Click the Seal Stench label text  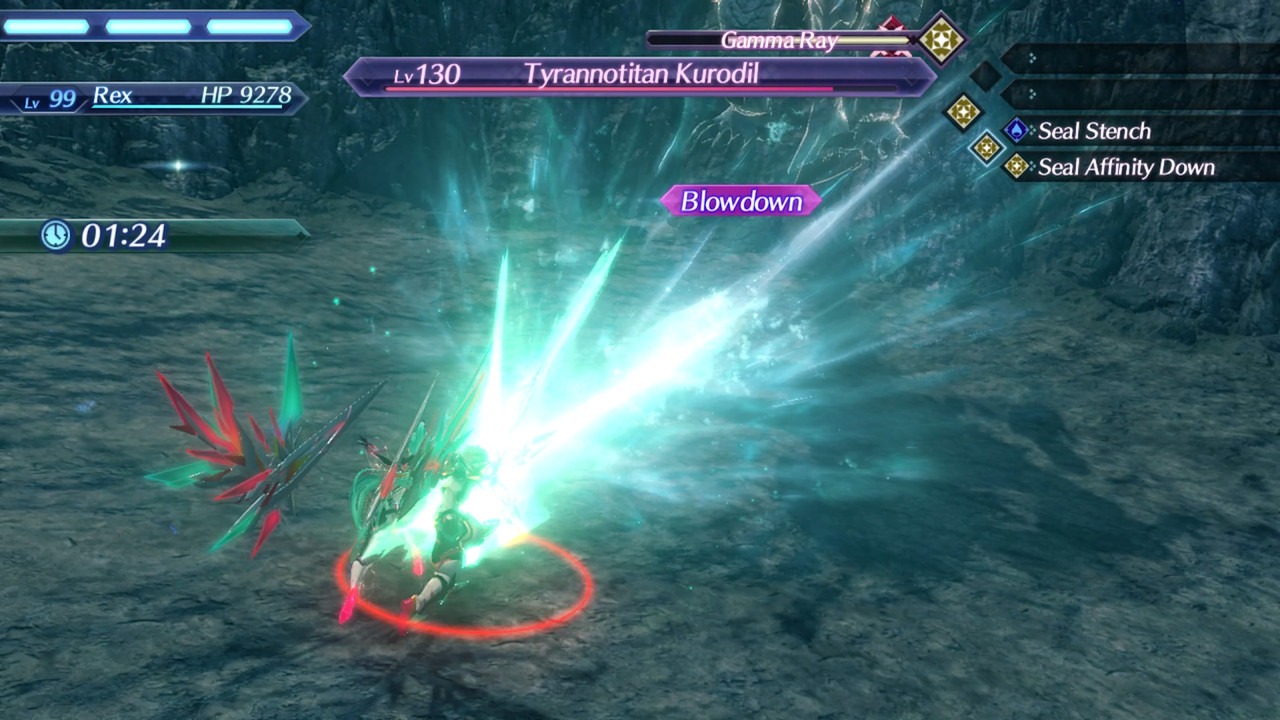click(1095, 131)
